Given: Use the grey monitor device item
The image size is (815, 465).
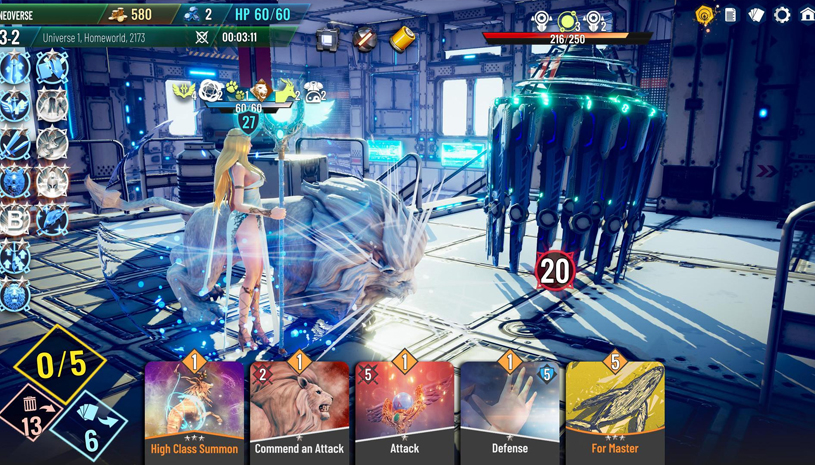Looking at the screenshot, I should [x=328, y=40].
